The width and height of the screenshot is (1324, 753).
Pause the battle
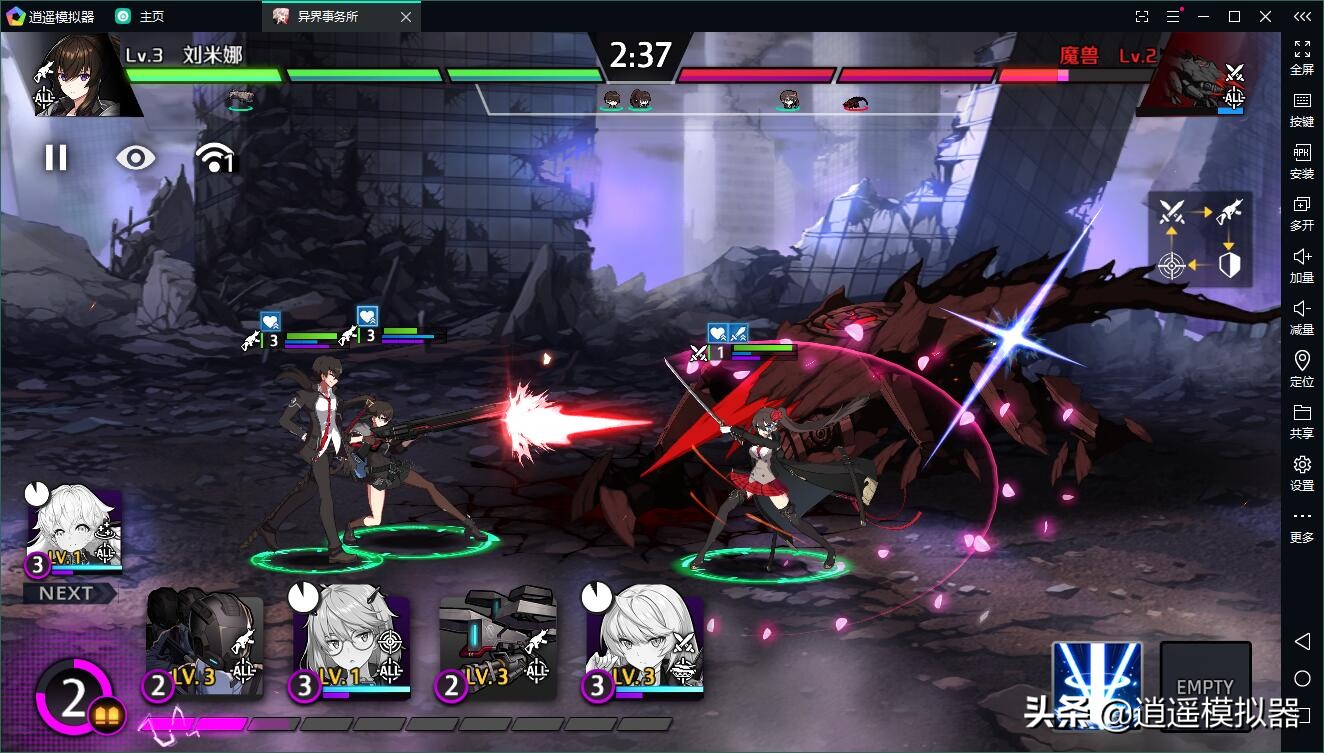pos(56,157)
